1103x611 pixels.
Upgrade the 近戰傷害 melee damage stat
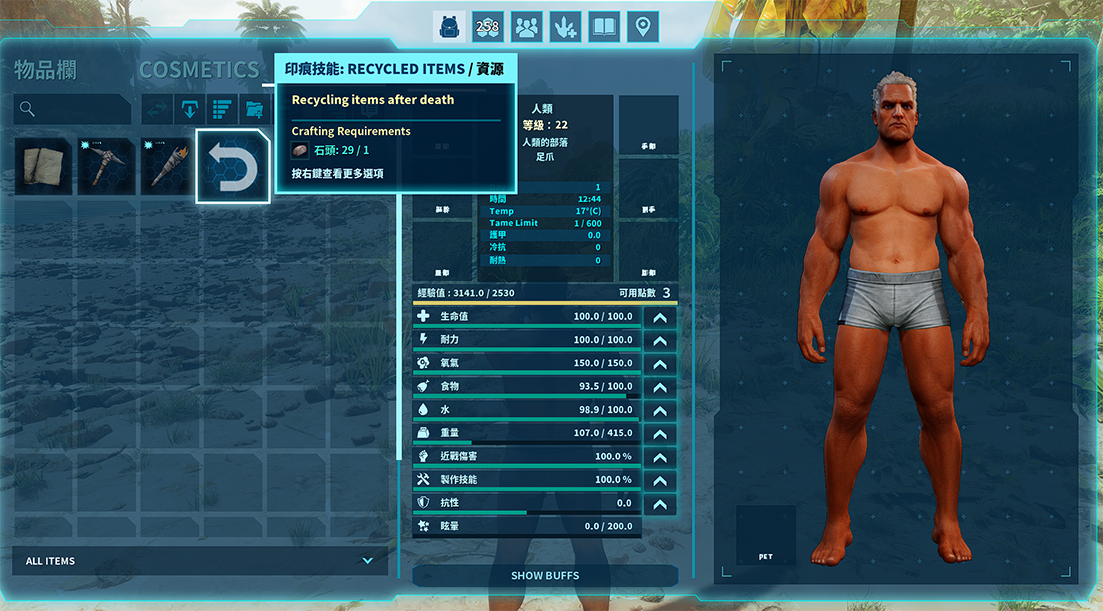(x=660, y=457)
